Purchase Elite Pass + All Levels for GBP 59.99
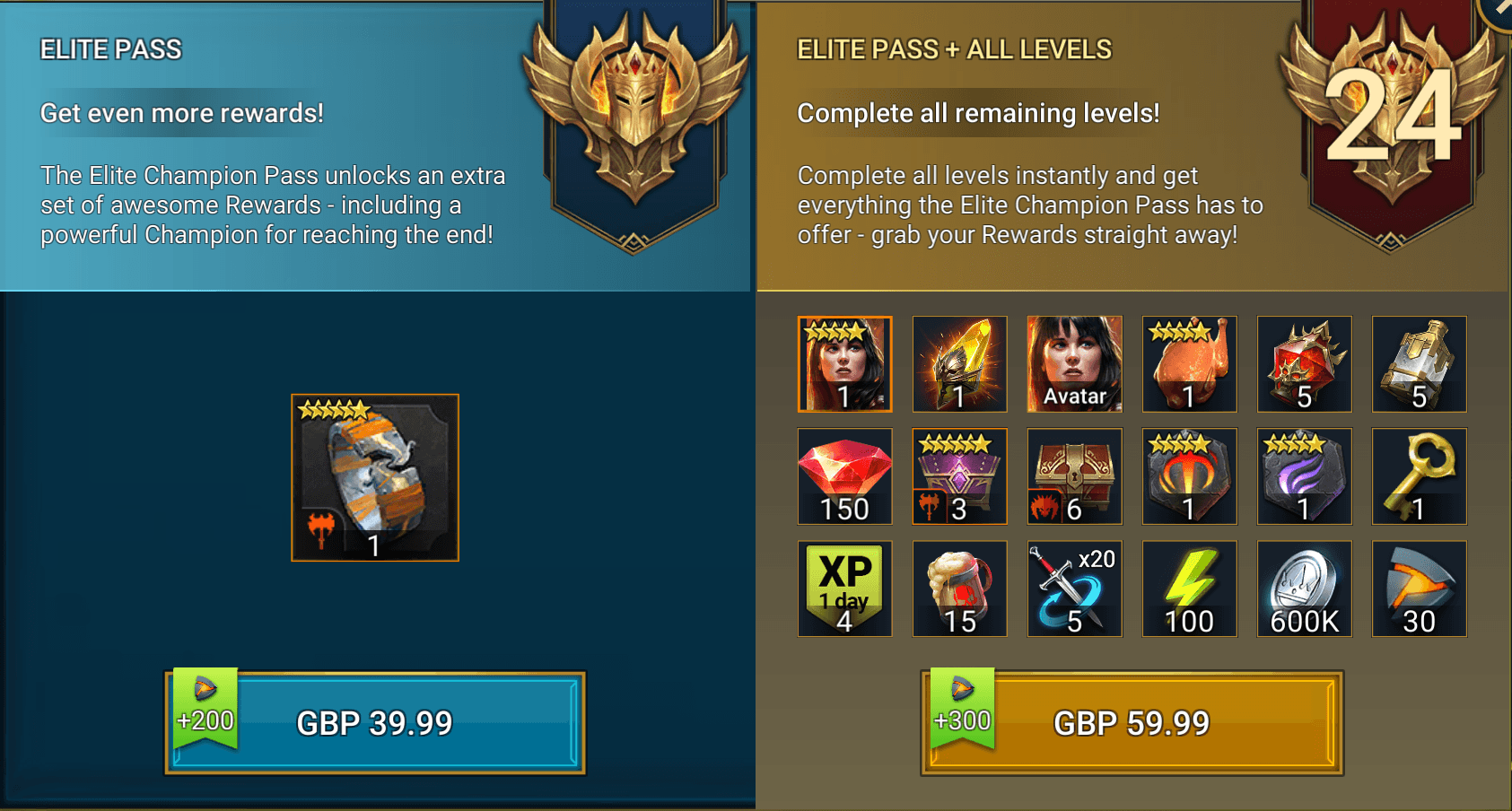The height and width of the screenshot is (811, 1512). click(1132, 722)
